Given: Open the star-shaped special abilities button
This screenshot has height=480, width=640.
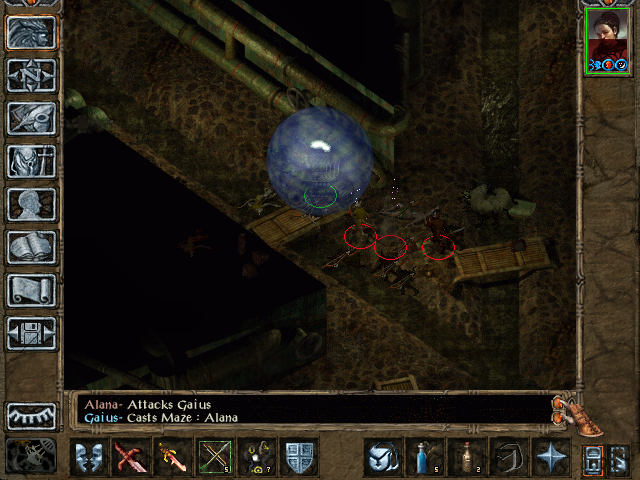Looking at the screenshot, I should [550, 457].
